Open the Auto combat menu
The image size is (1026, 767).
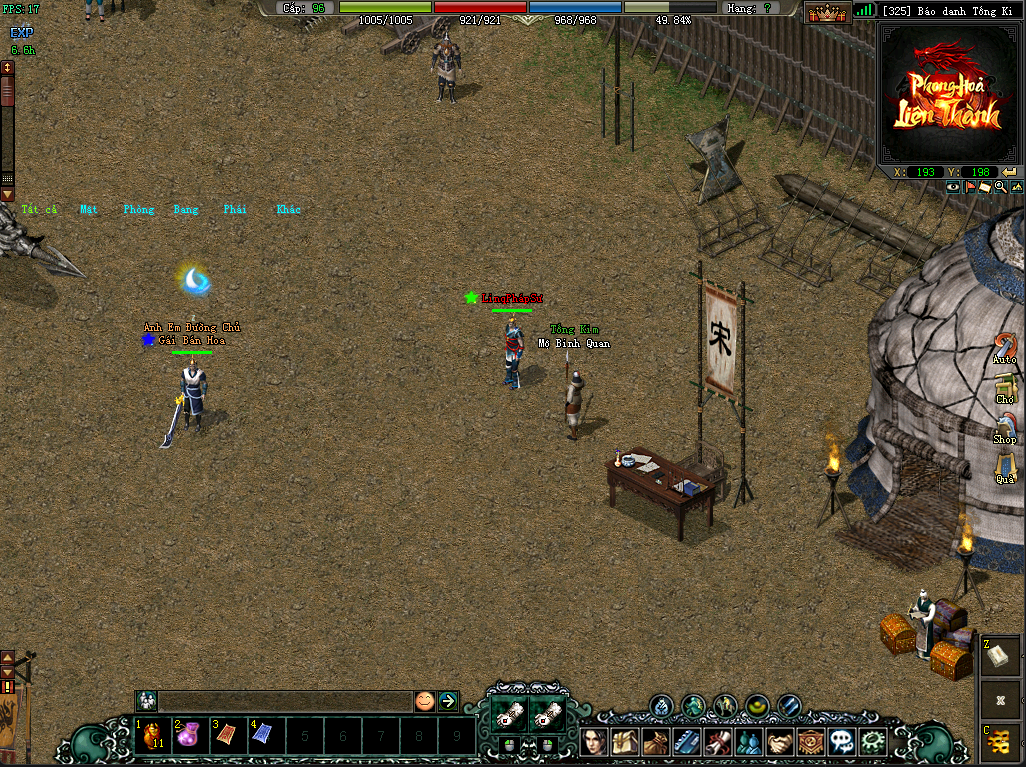tap(1004, 347)
